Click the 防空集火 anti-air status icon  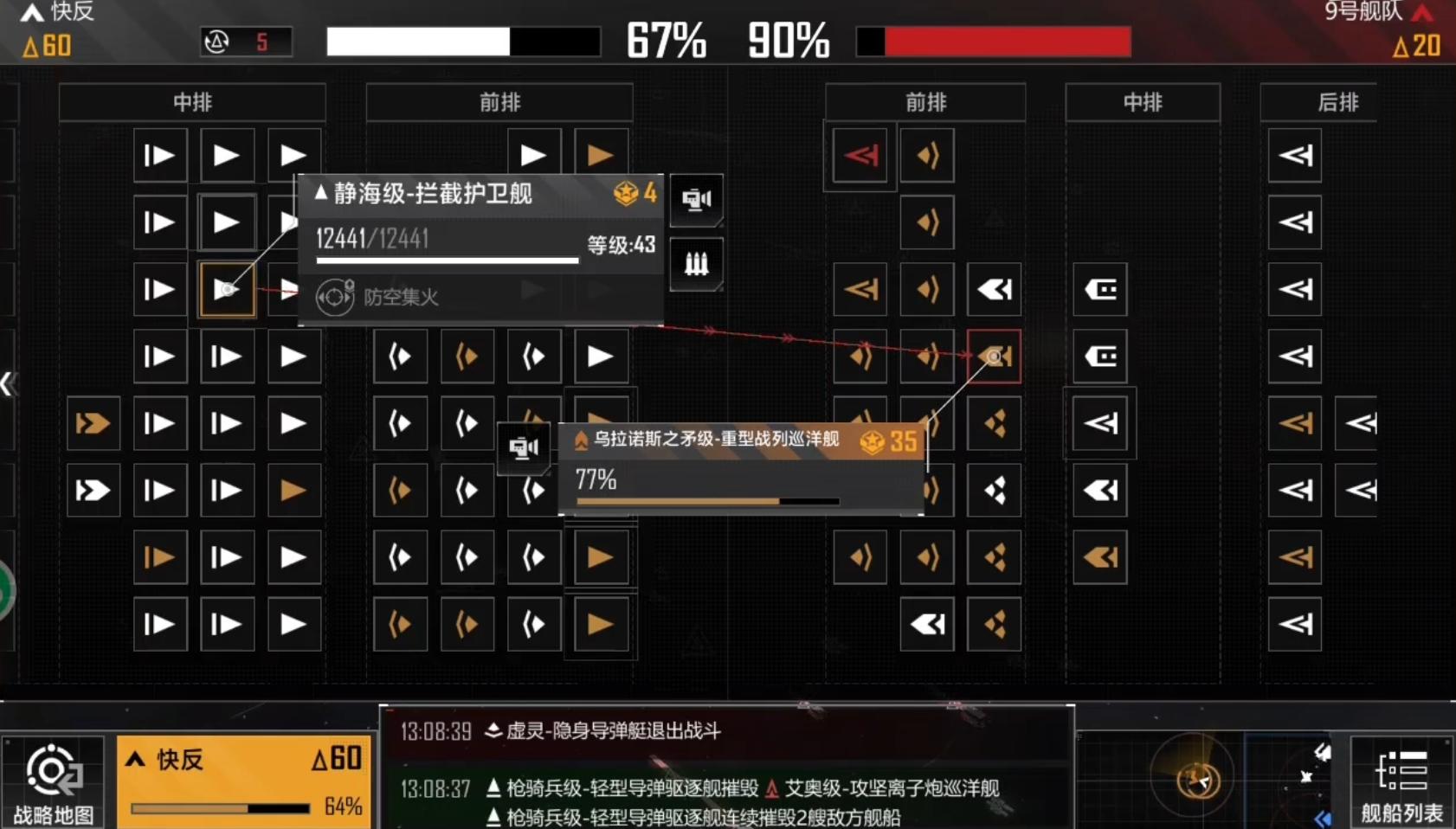[x=335, y=297]
